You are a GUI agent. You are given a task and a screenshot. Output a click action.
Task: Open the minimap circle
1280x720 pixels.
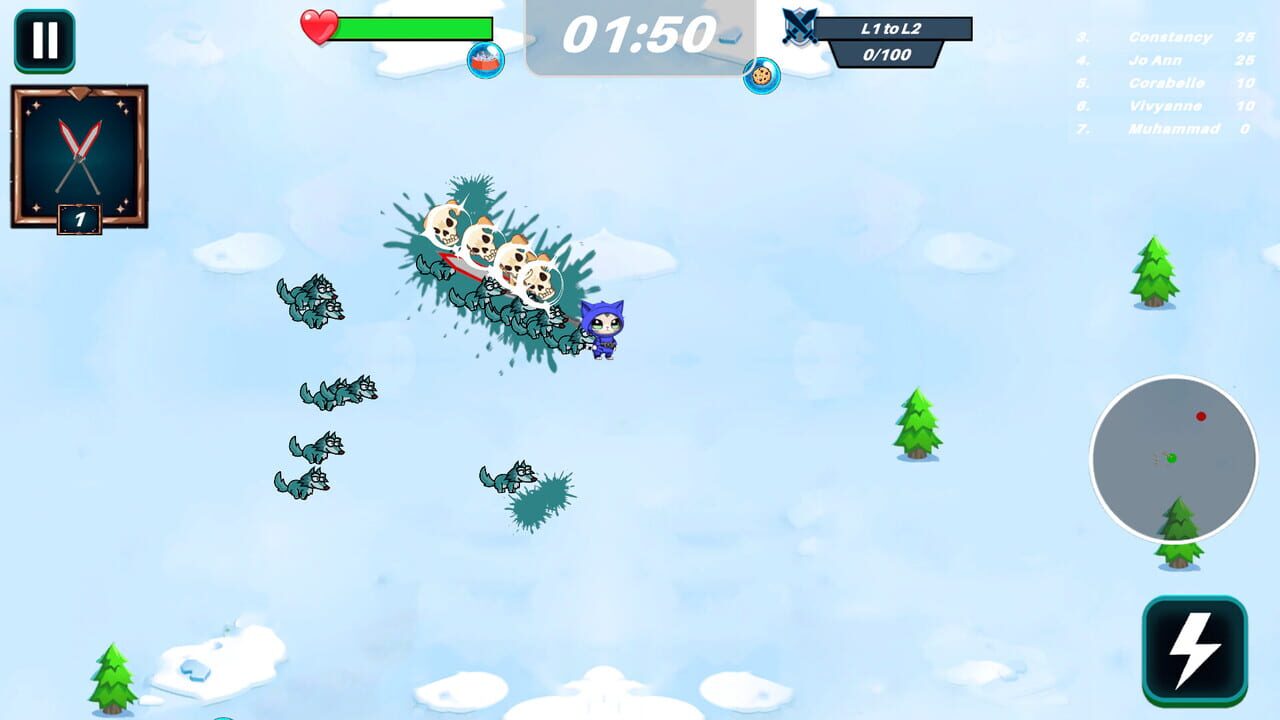pyautogui.click(x=1175, y=458)
